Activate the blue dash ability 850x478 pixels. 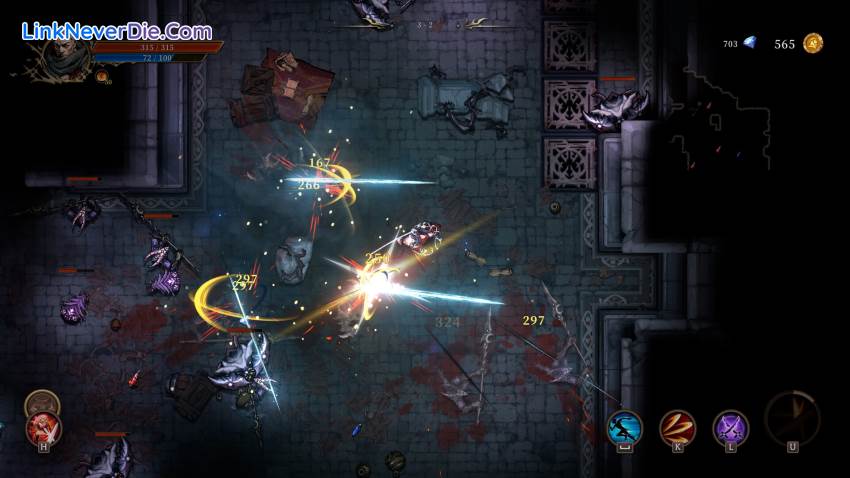tap(625, 429)
